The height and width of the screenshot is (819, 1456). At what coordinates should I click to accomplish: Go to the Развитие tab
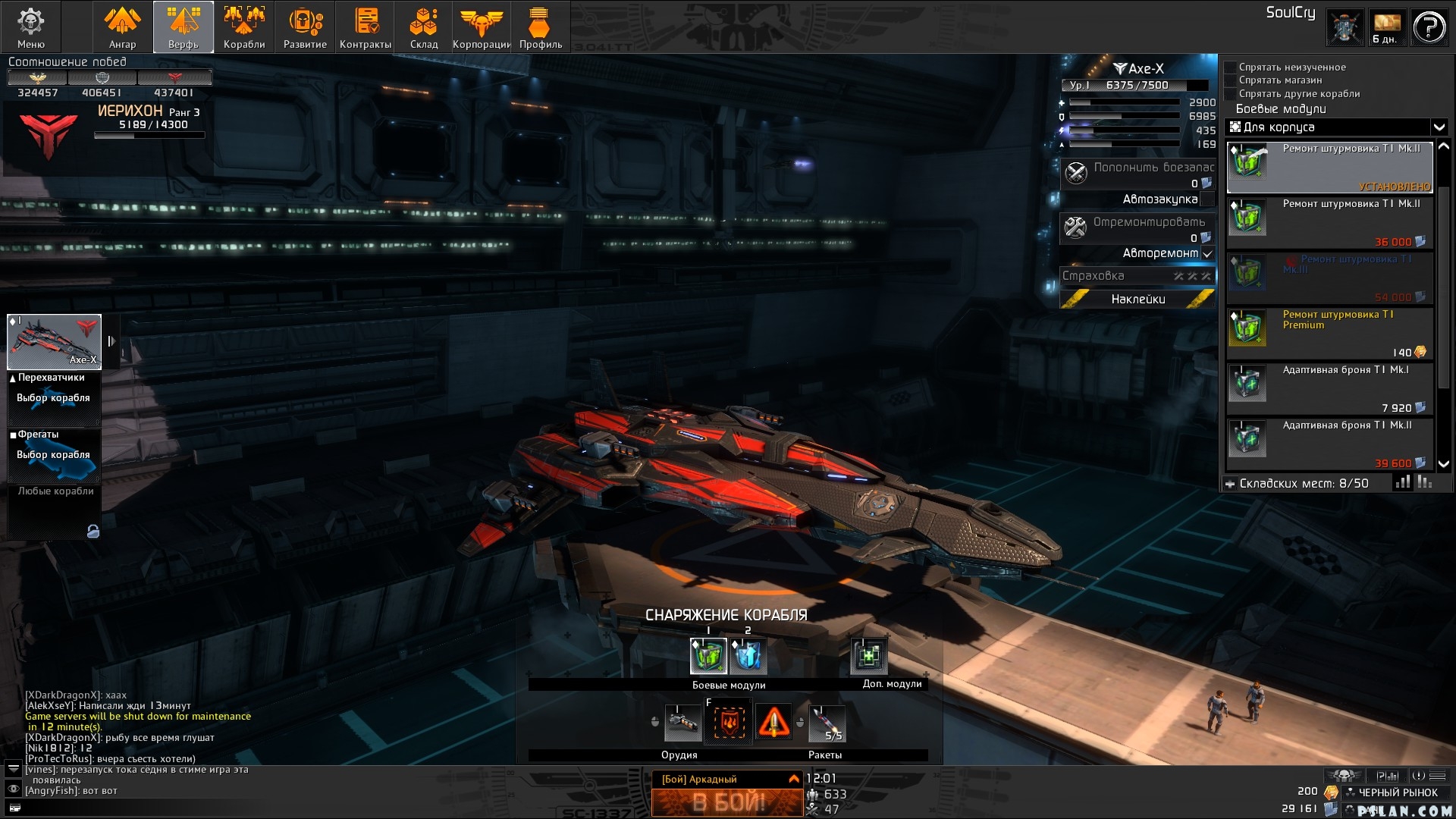pos(305,27)
